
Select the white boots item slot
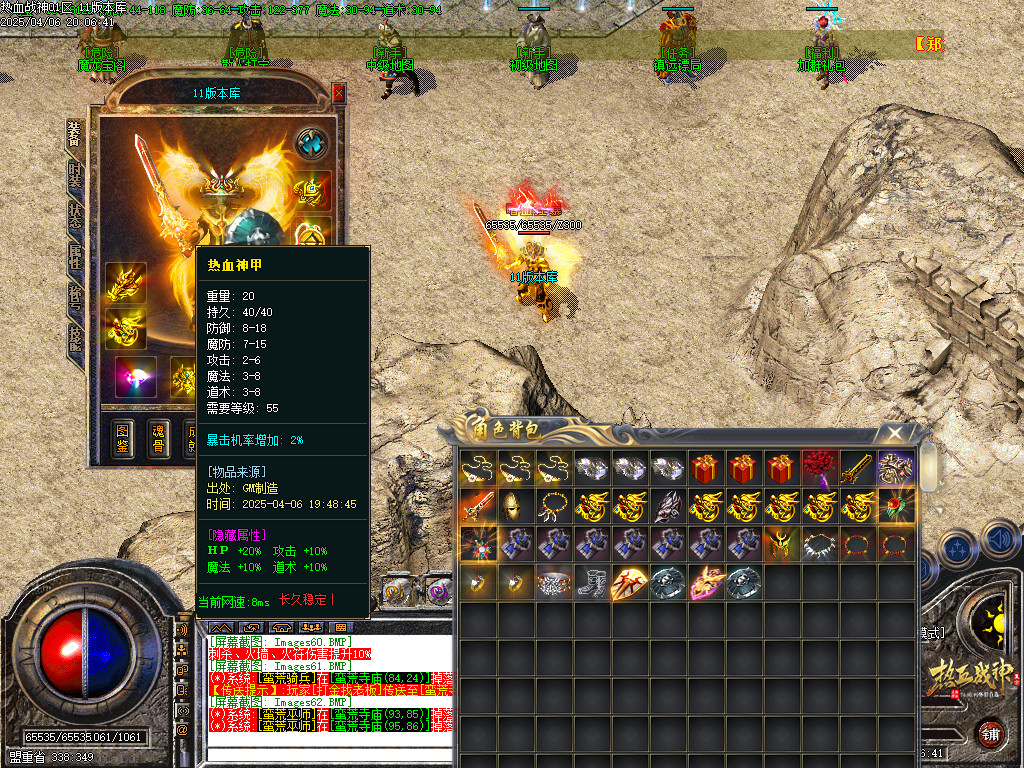click(592, 583)
